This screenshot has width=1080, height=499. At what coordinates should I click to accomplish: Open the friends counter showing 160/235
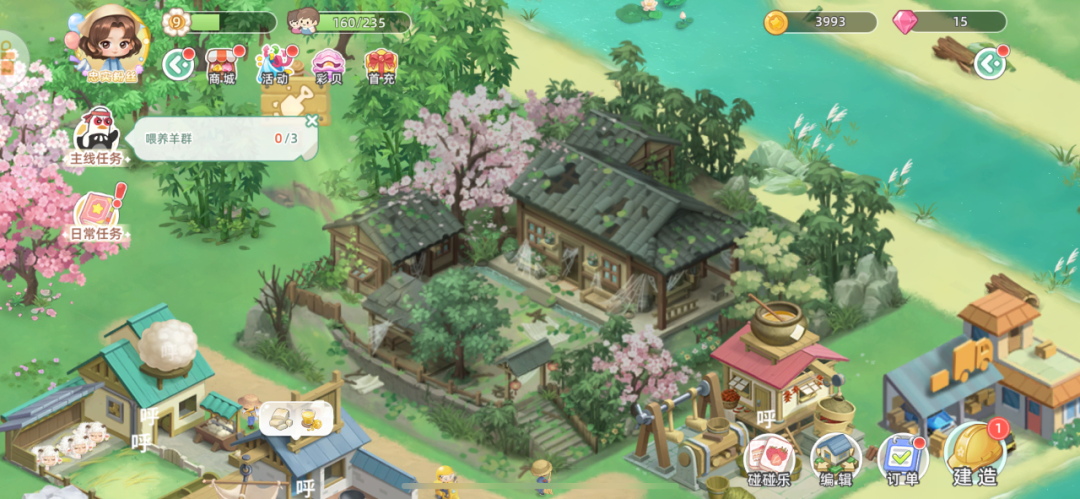(348, 22)
